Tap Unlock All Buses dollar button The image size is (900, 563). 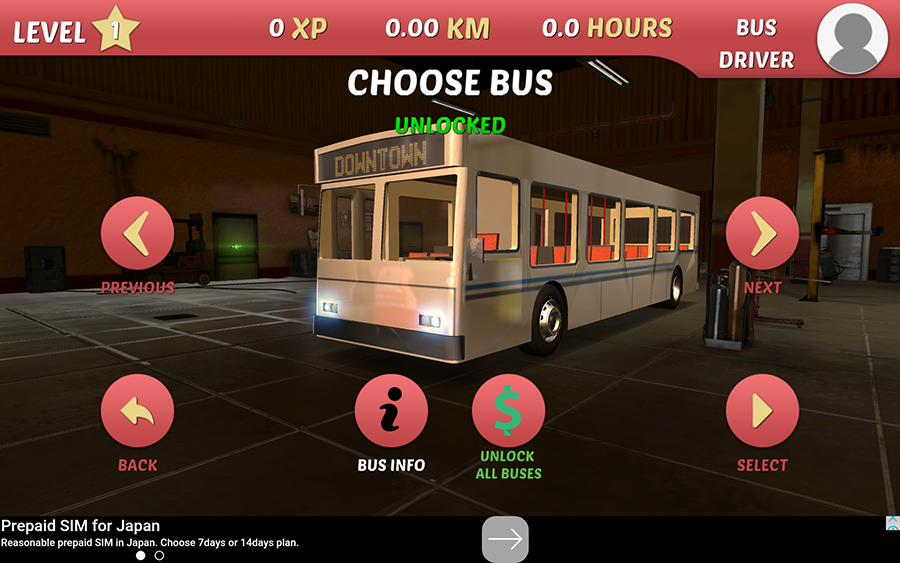508,411
